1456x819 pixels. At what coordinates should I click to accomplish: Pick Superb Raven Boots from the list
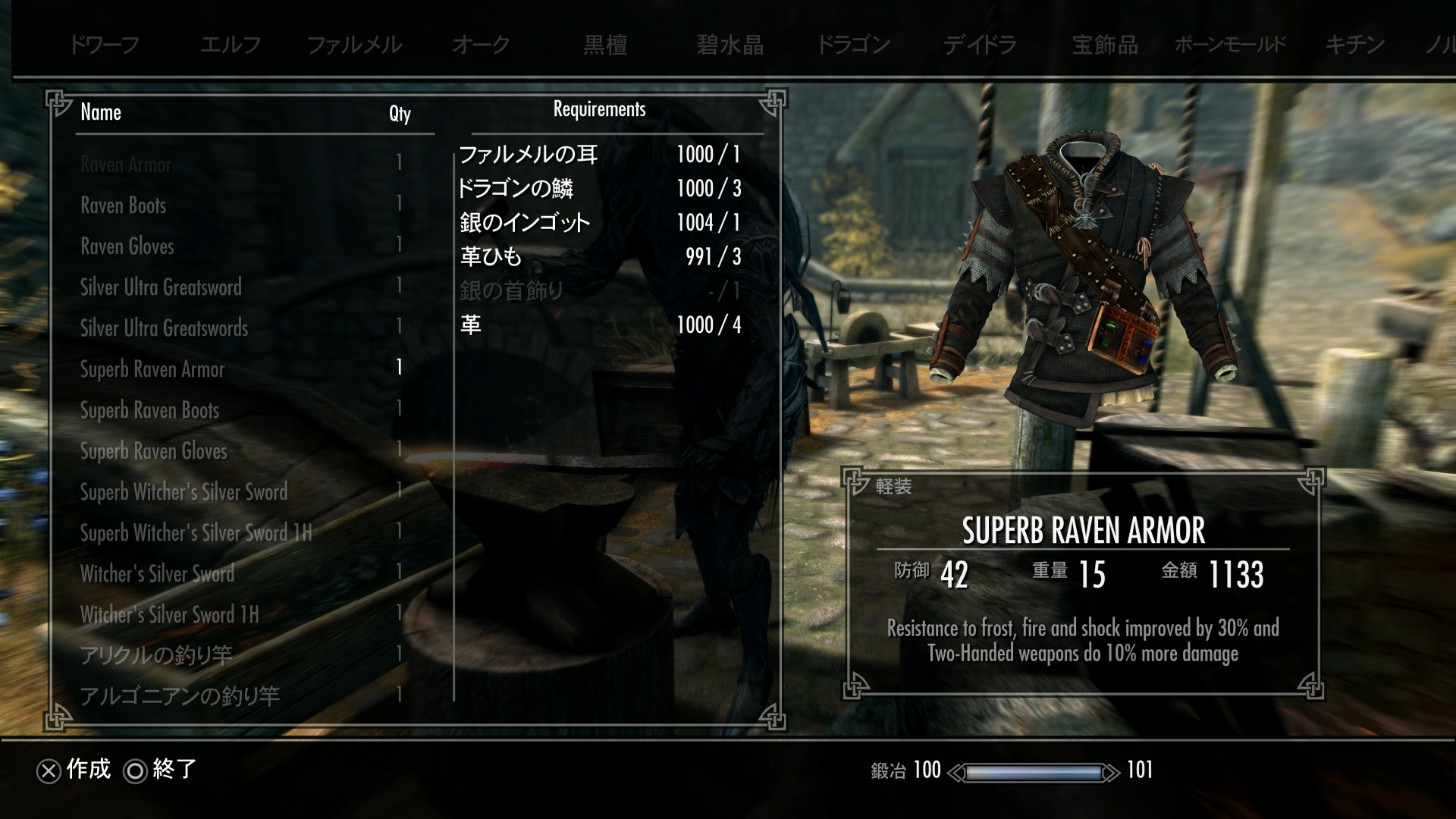pyautogui.click(x=149, y=410)
